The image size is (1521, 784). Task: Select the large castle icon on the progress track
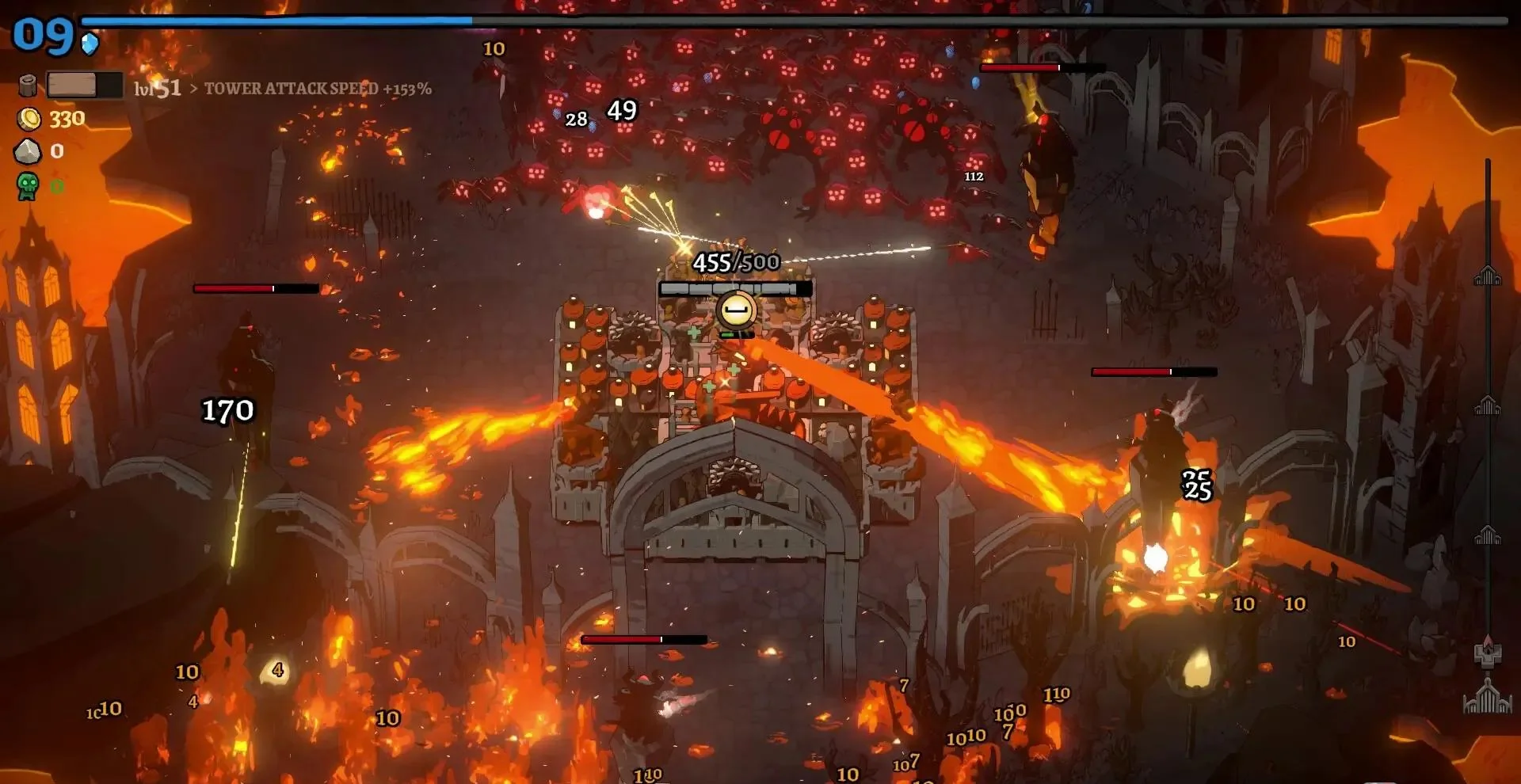pos(1487,696)
